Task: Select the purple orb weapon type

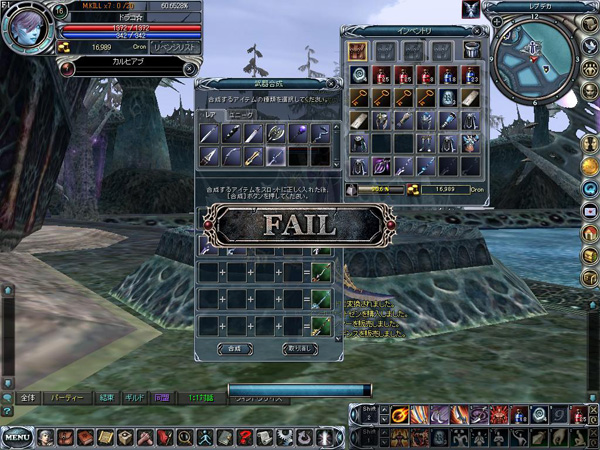Action: (x=298, y=133)
